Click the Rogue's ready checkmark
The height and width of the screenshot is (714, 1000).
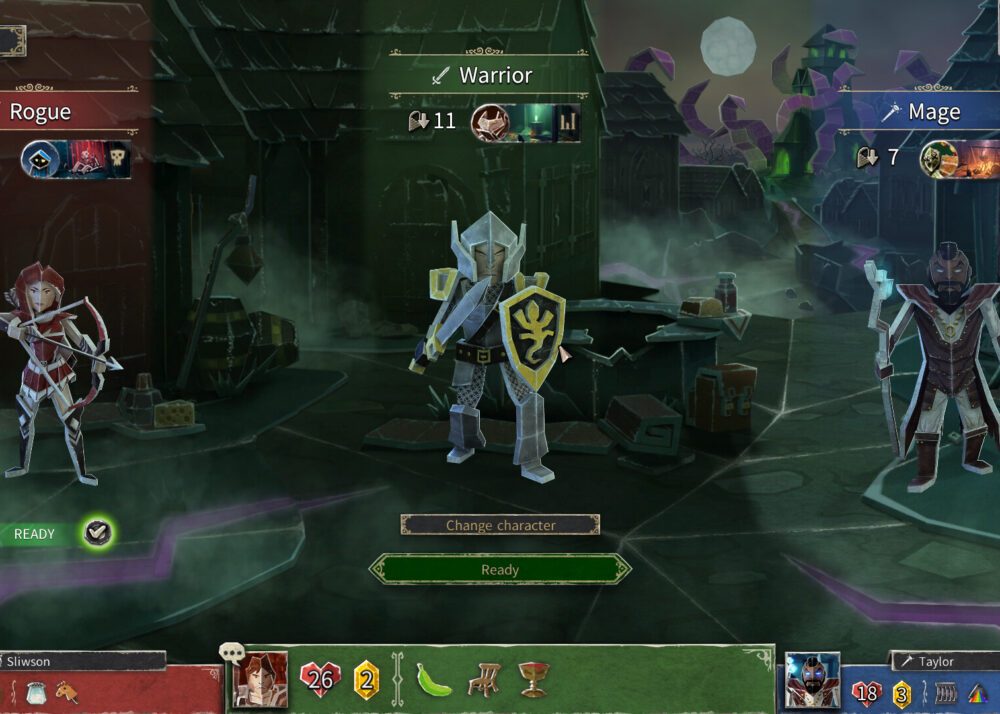(x=97, y=533)
